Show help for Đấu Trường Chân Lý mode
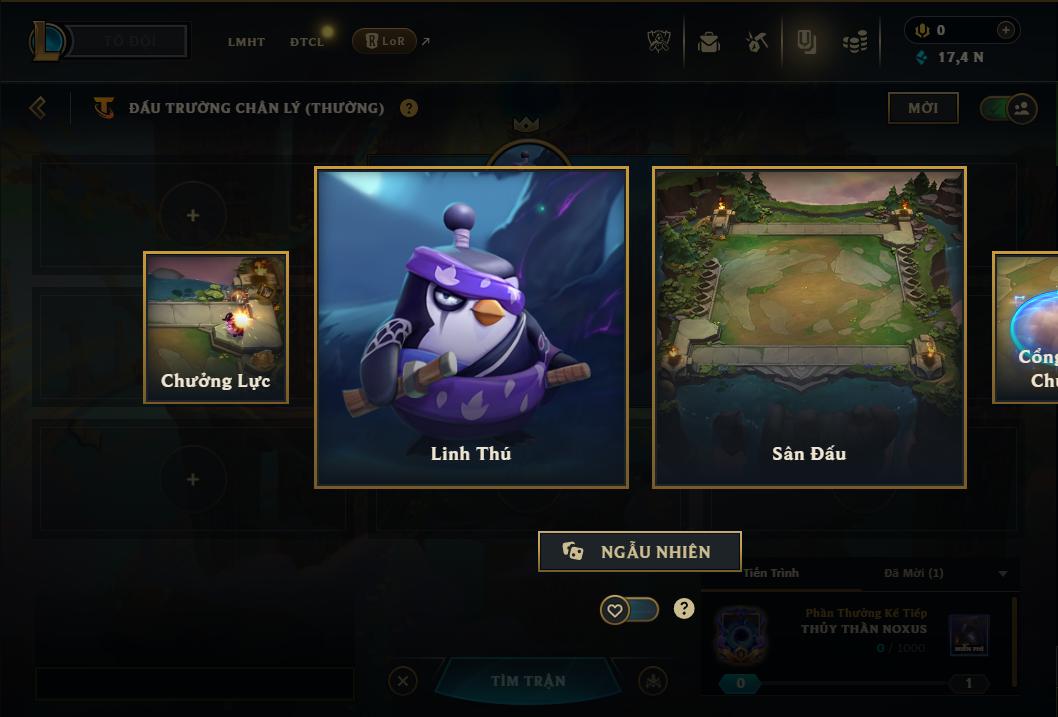This screenshot has width=1058, height=717. click(x=409, y=108)
